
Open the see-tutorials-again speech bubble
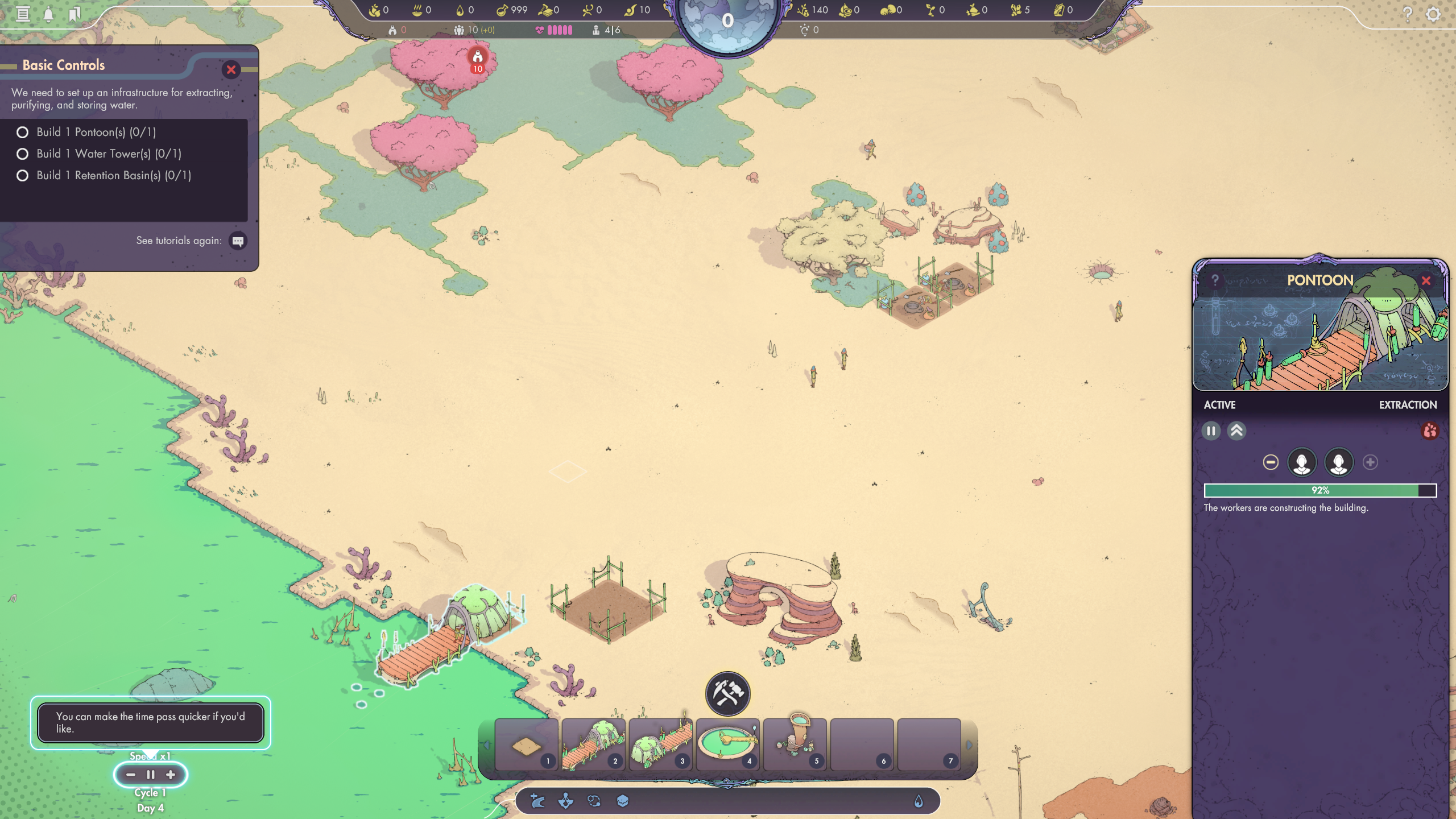tap(238, 241)
